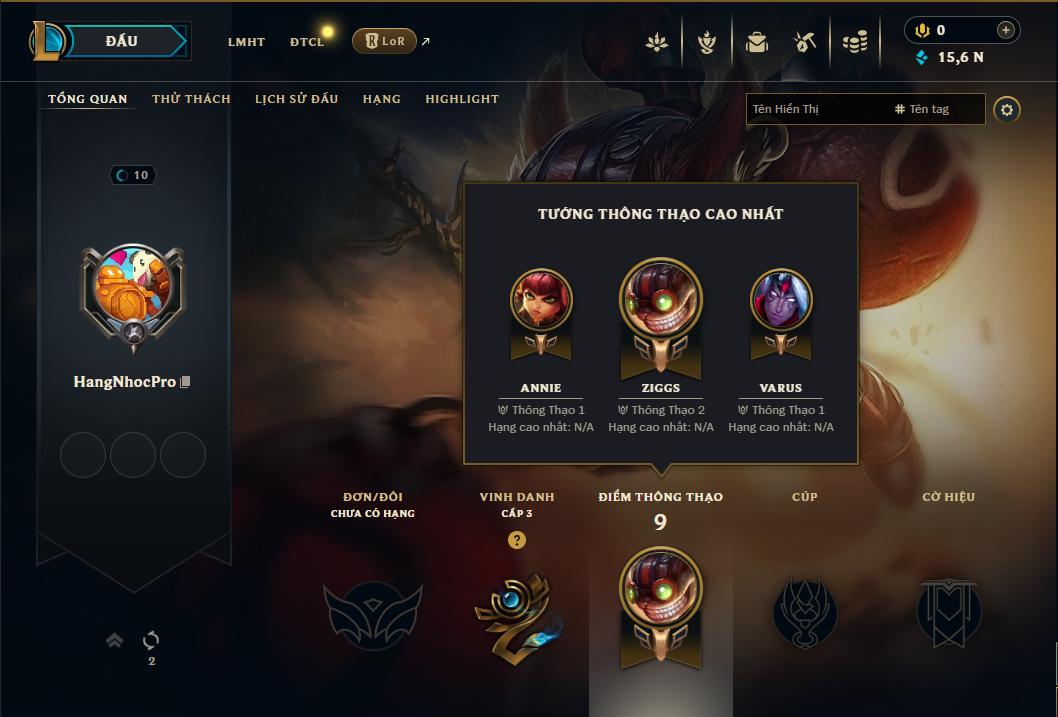Click the HangNhocPro profile avatar
1058x717 pixels.
pyautogui.click(x=132, y=291)
